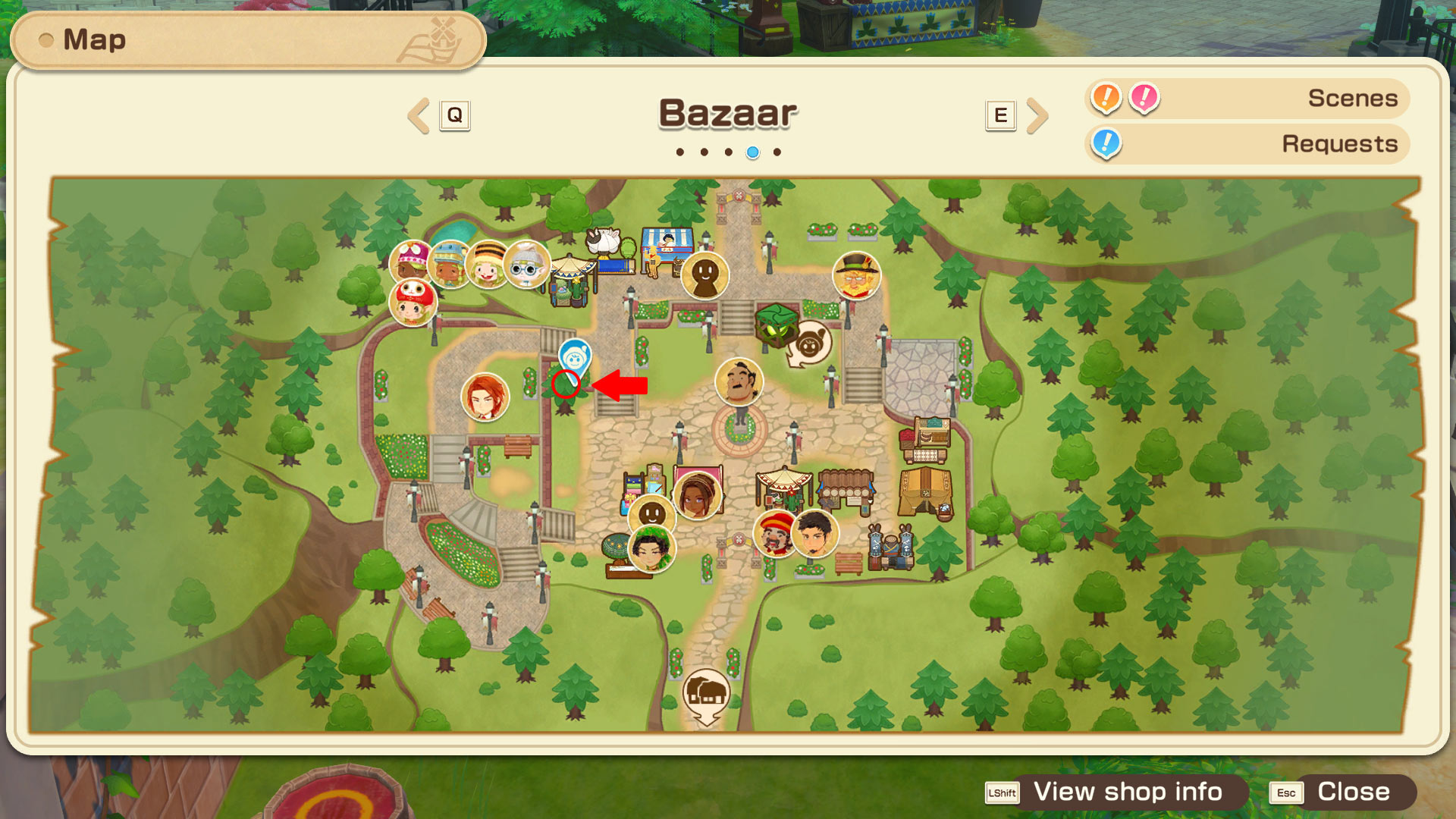Click the goggles-wearing sprite portrait
Viewport: 1456px width, 819px height.
click(x=526, y=264)
